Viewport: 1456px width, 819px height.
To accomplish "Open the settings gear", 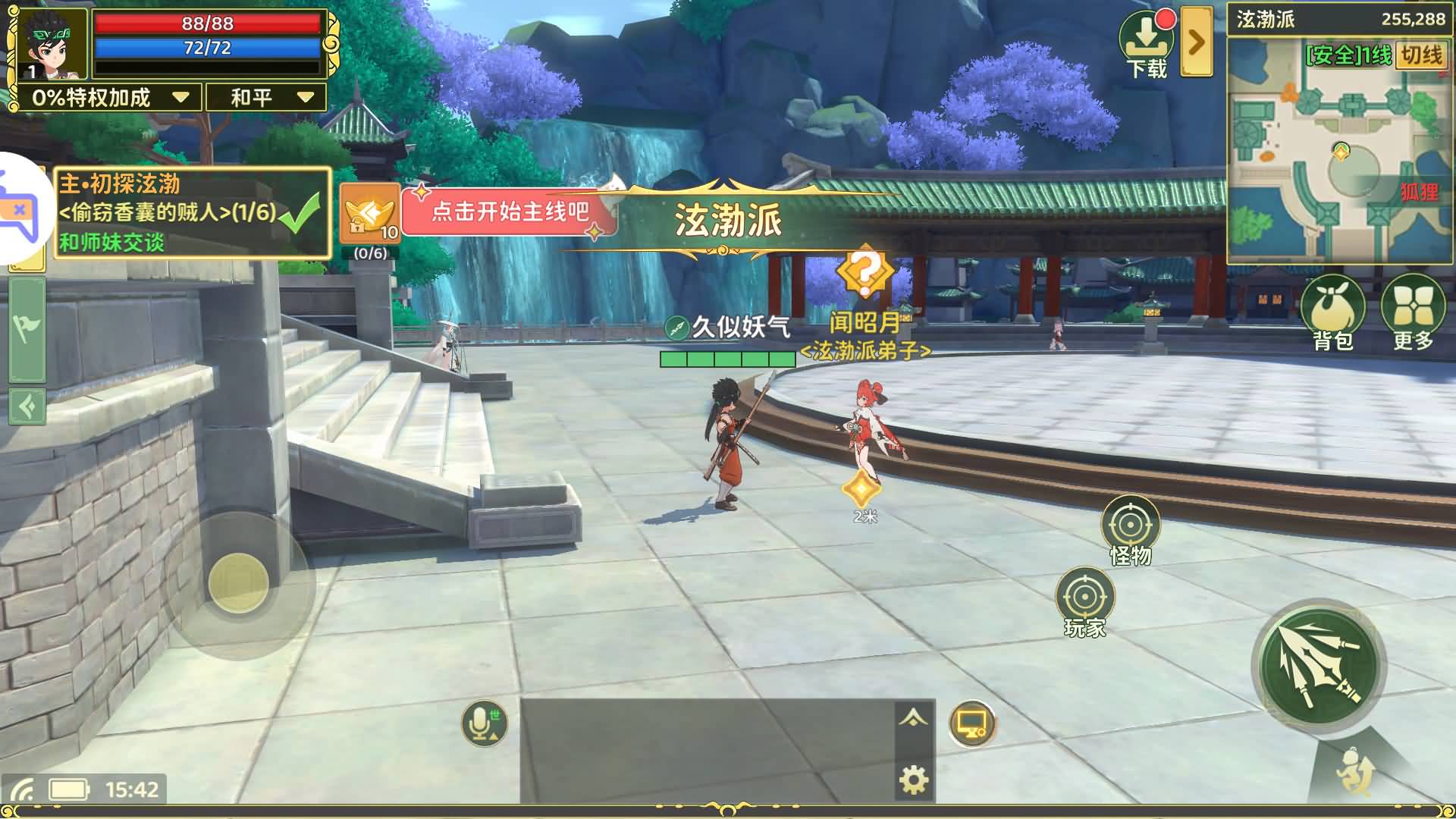I will pos(912,779).
